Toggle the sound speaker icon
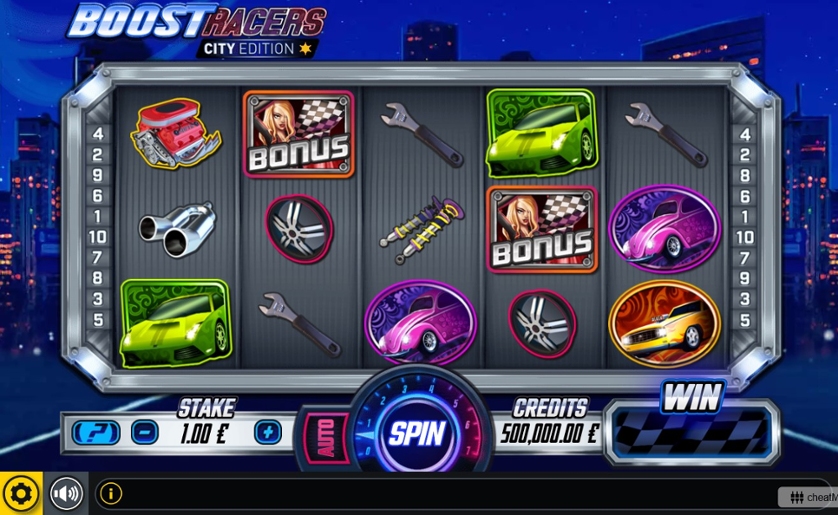Image resolution: width=838 pixels, height=515 pixels. pyautogui.click(x=66, y=493)
